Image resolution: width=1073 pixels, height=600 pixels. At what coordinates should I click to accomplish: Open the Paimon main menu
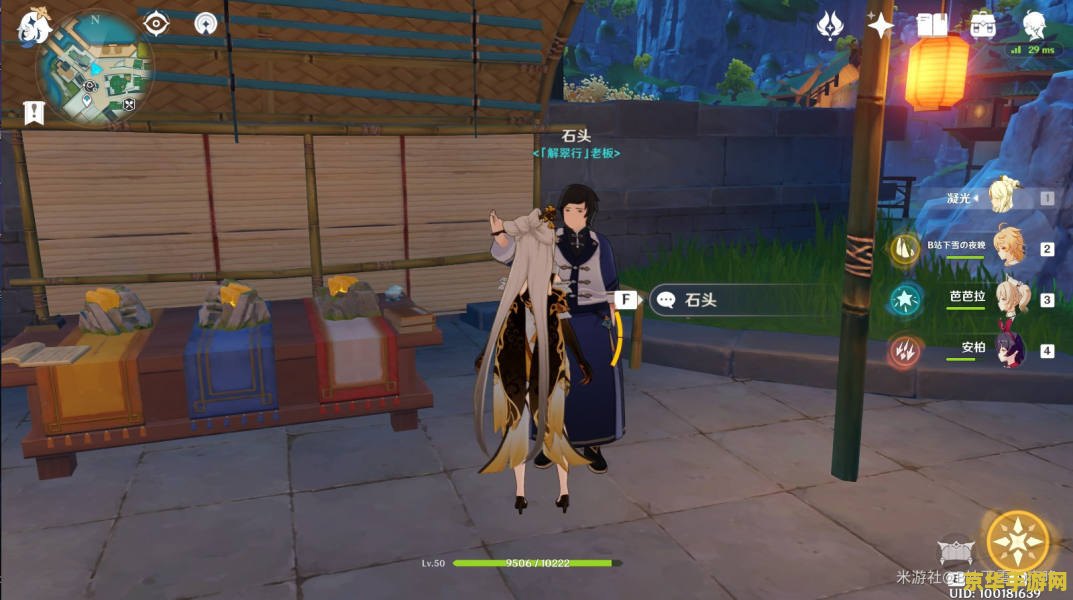tap(33, 27)
